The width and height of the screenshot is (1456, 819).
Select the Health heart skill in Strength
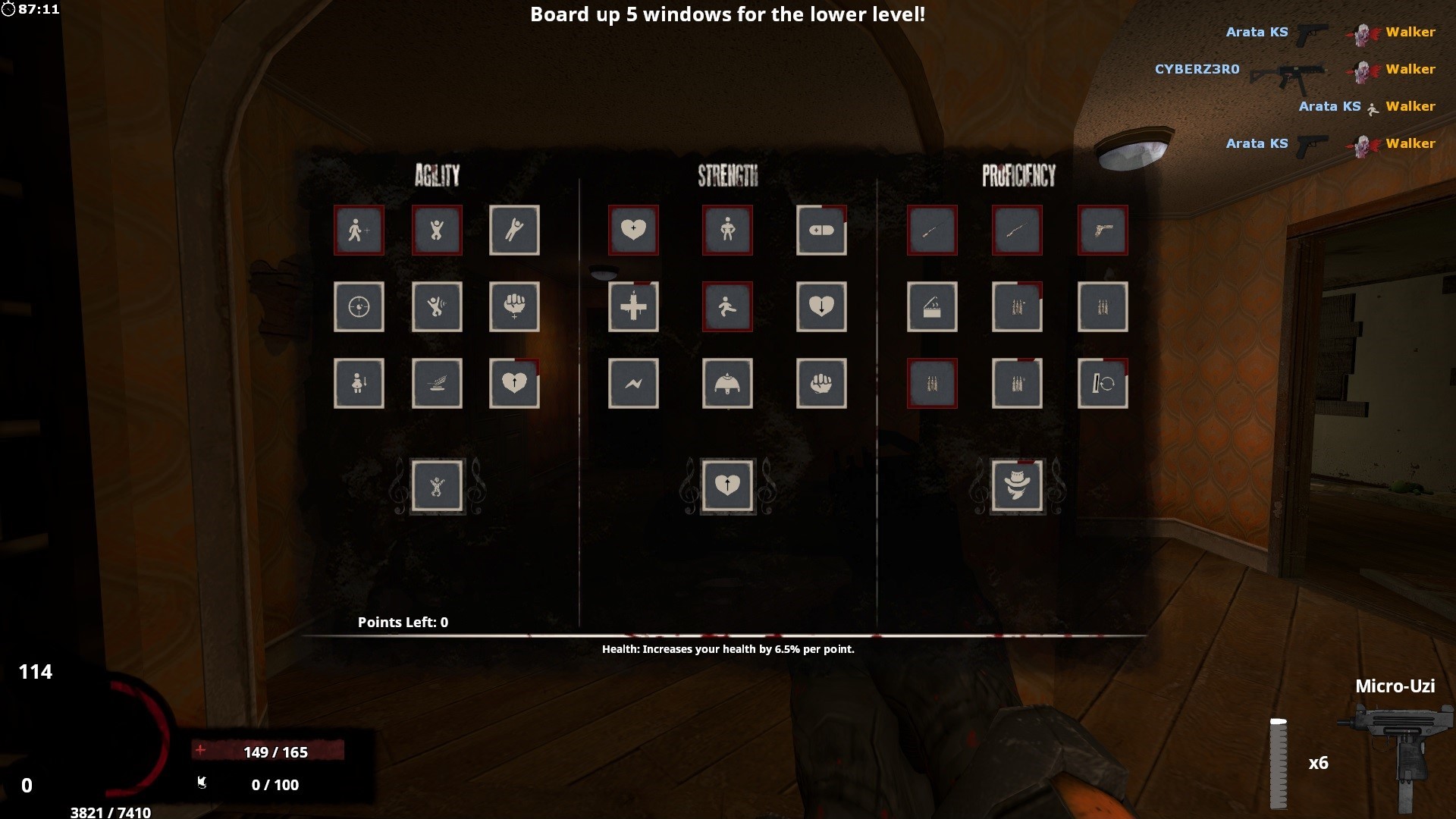(x=633, y=231)
